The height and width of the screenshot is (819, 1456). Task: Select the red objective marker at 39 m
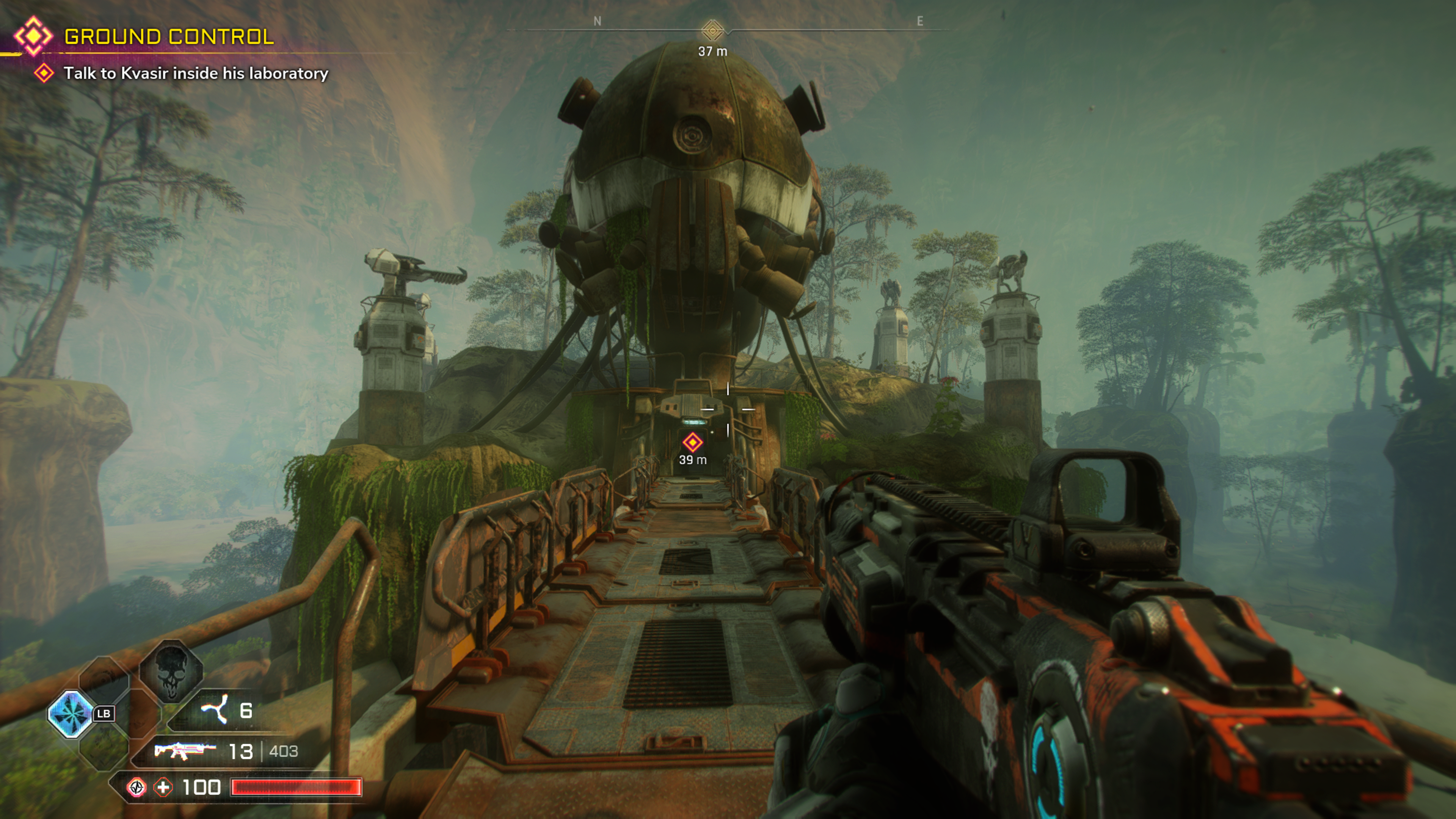pyautogui.click(x=692, y=442)
